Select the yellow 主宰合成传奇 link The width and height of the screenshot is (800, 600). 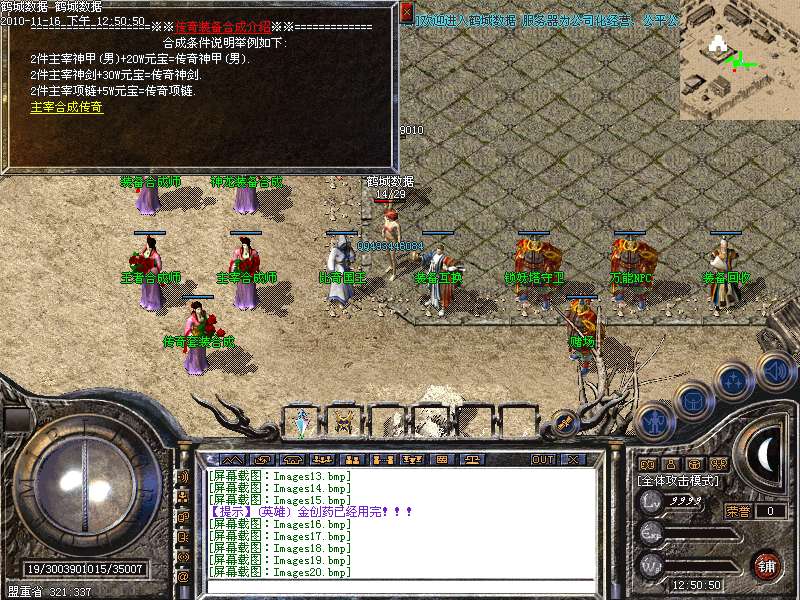[x=67, y=107]
